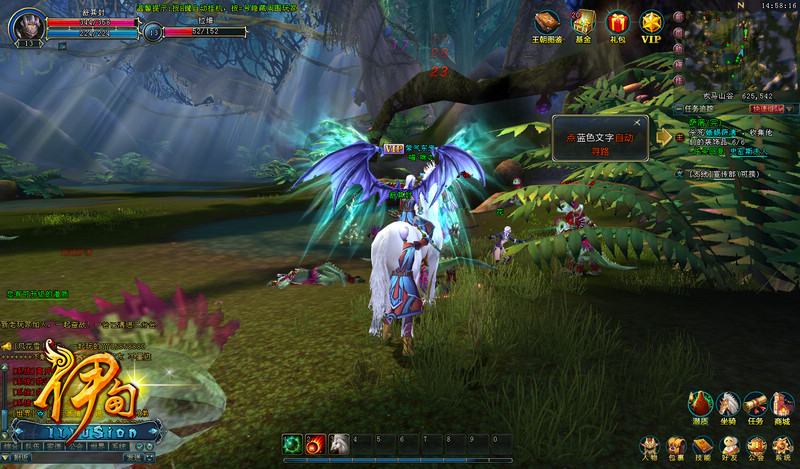
Task: Open the 好友 friends list
Action: 729,446
